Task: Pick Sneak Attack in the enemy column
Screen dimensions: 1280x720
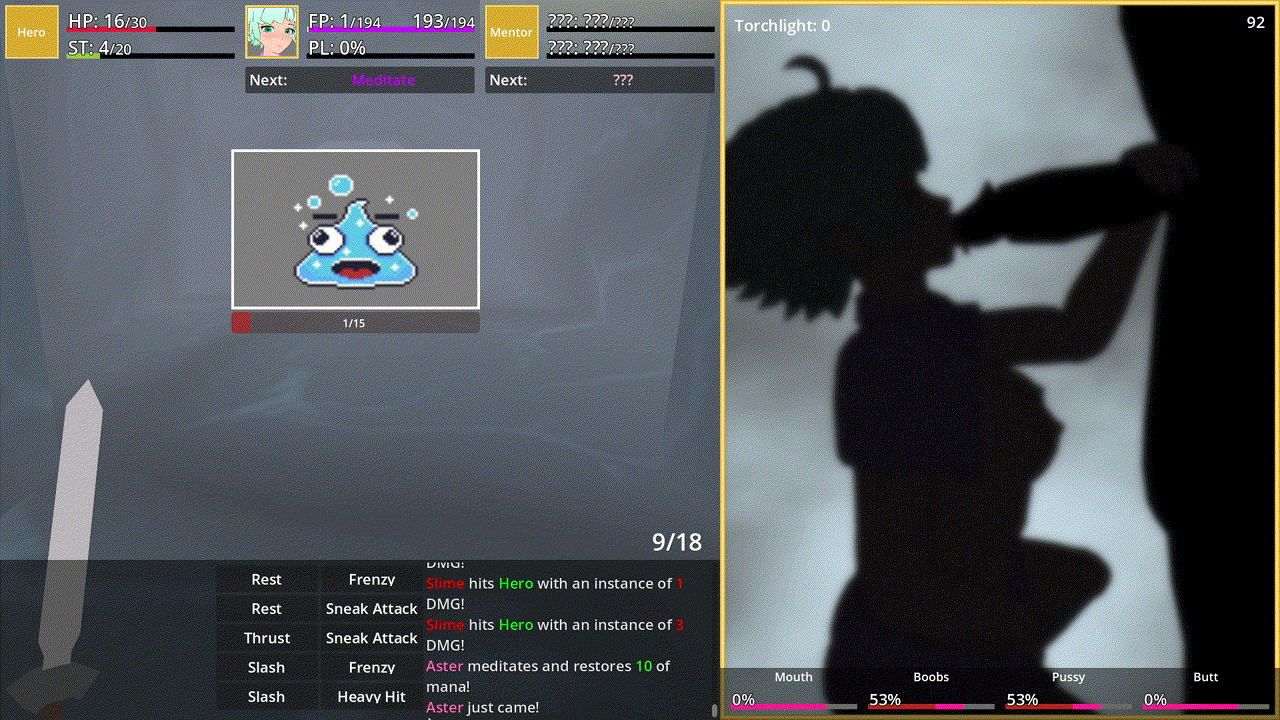Action: (x=370, y=608)
